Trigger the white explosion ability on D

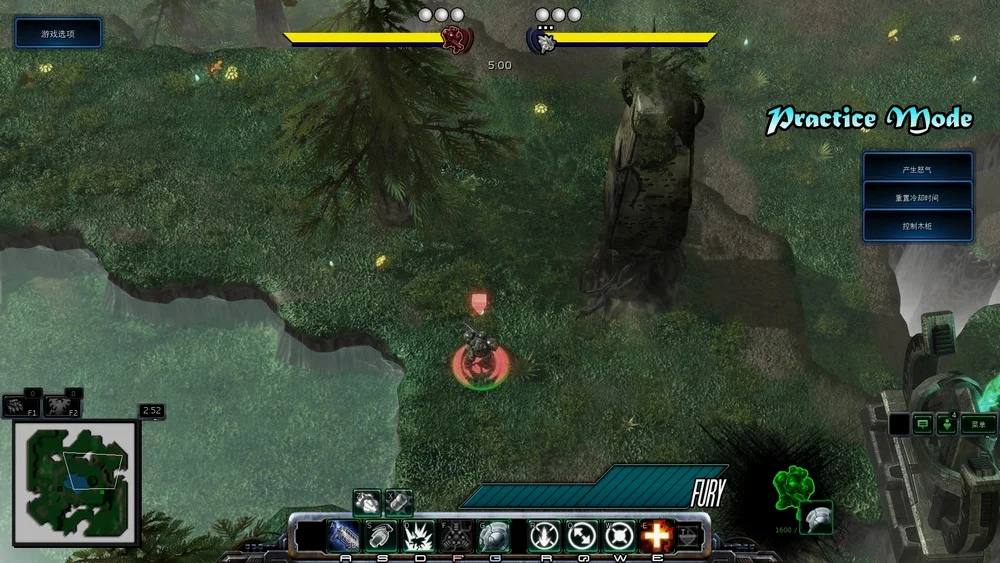418,536
